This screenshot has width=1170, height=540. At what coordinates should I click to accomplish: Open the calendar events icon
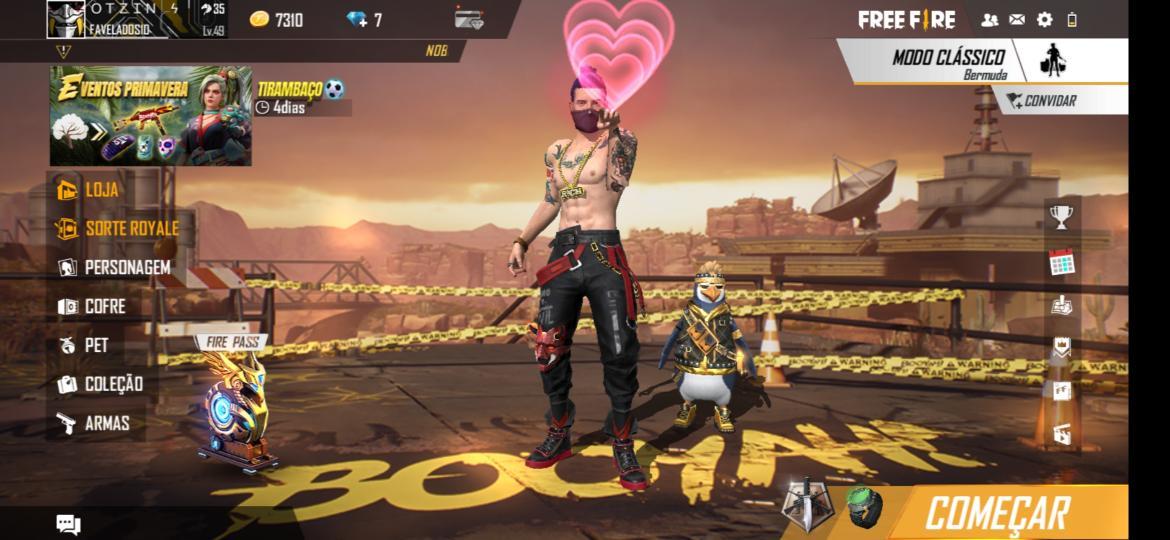tap(1061, 263)
